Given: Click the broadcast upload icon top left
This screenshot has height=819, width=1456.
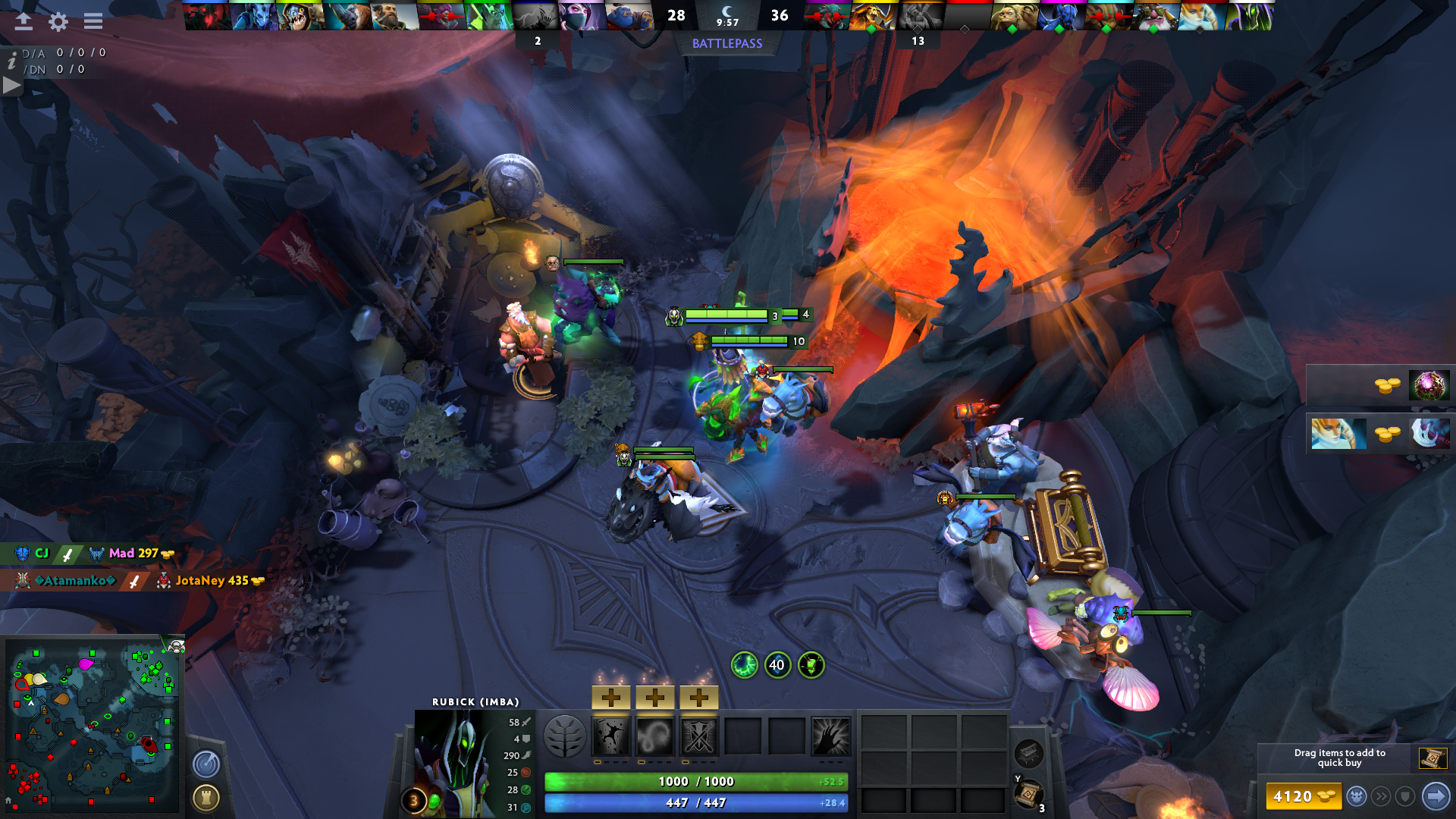Looking at the screenshot, I should pyautogui.click(x=23, y=22).
